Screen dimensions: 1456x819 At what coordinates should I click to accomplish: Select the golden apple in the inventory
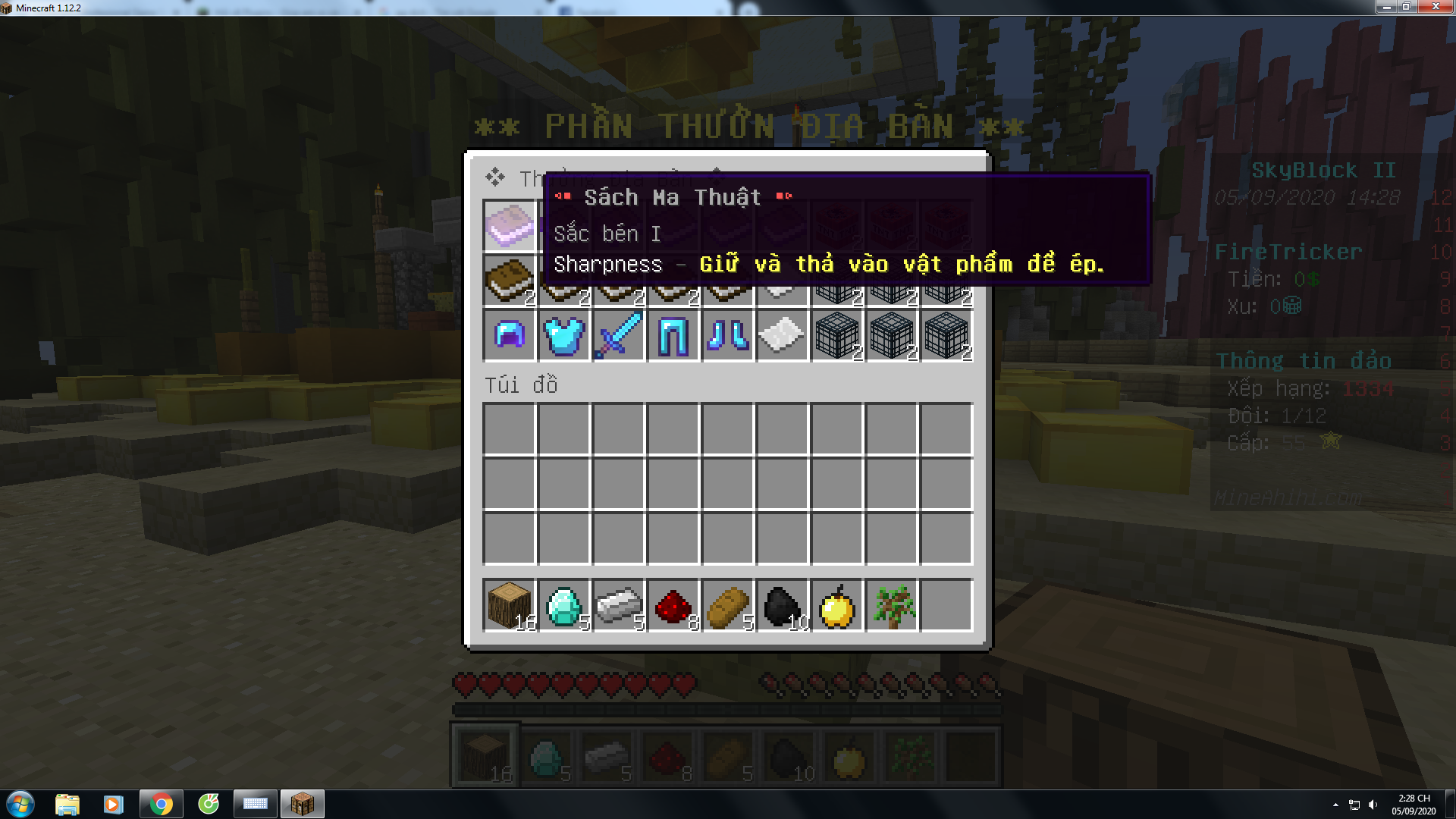[x=836, y=605]
